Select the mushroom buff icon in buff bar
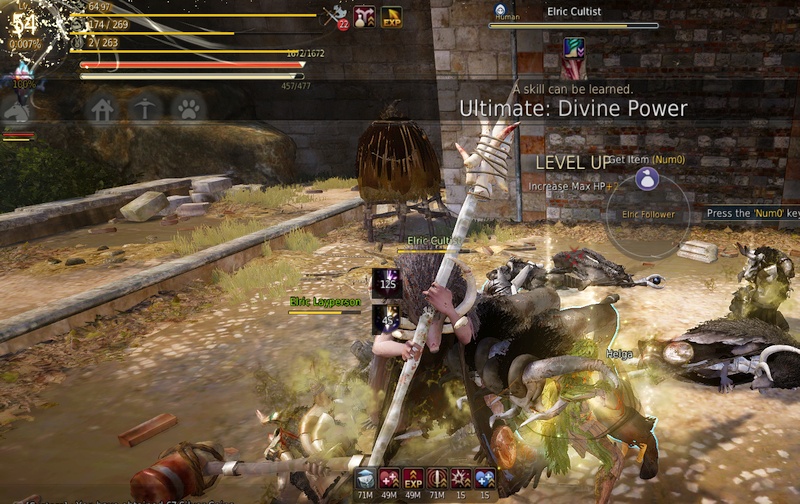Screen dimensions: 800x504 (x=366, y=480)
